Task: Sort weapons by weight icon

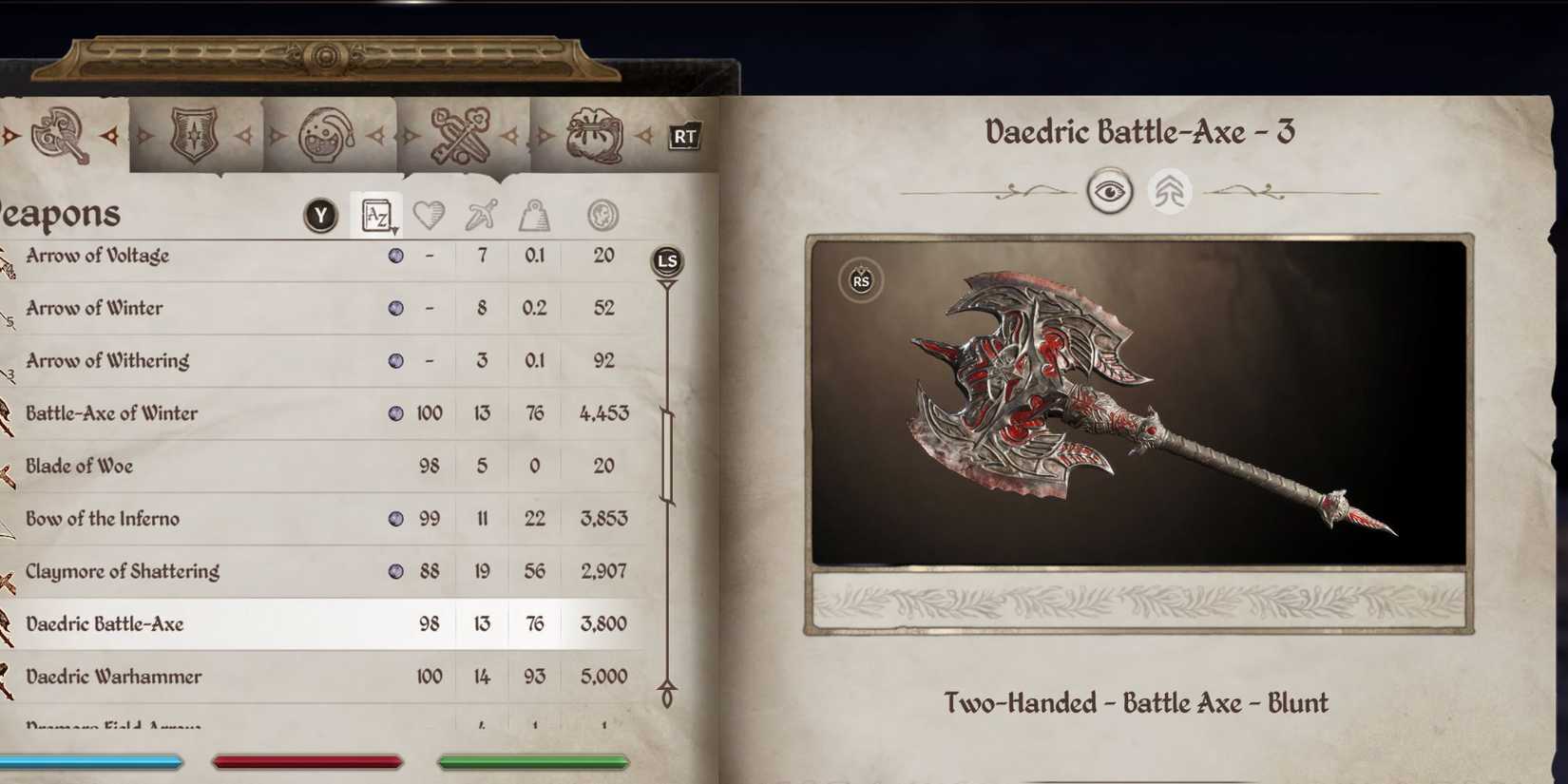Action: (534, 215)
